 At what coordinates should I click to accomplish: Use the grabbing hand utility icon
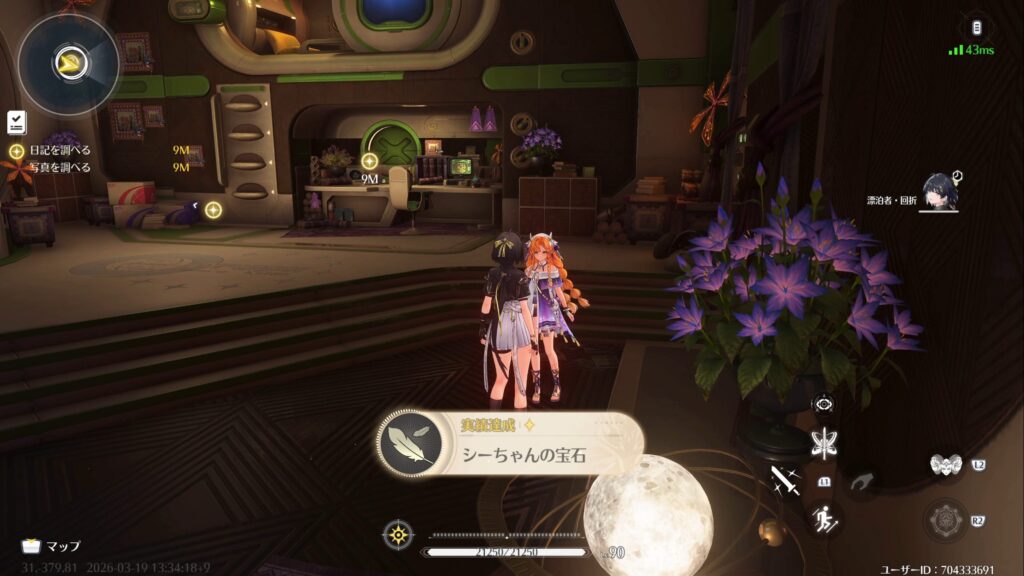[862, 482]
